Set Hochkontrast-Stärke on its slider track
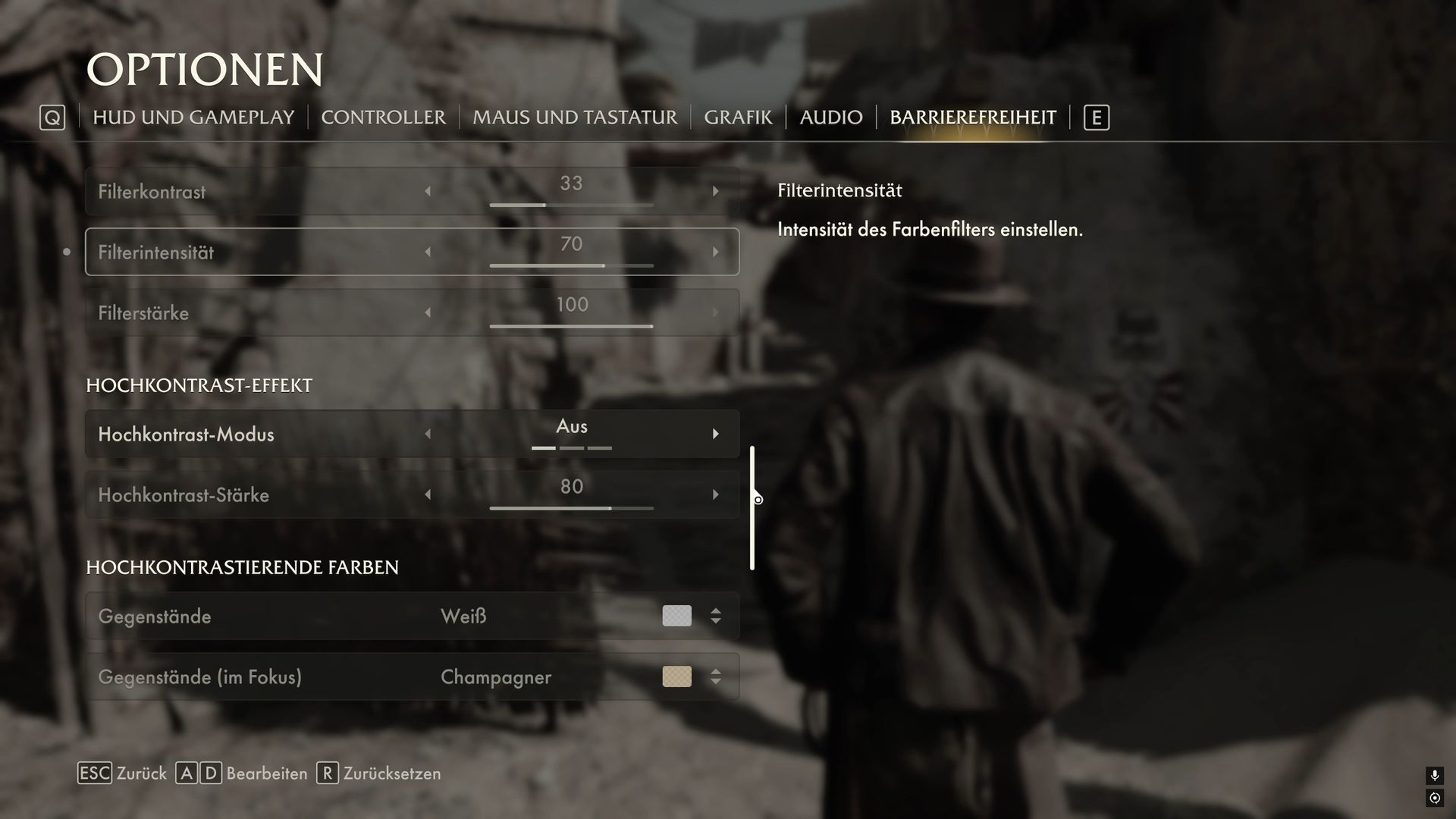The width and height of the screenshot is (1456, 819). pyautogui.click(x=571, y=508)
